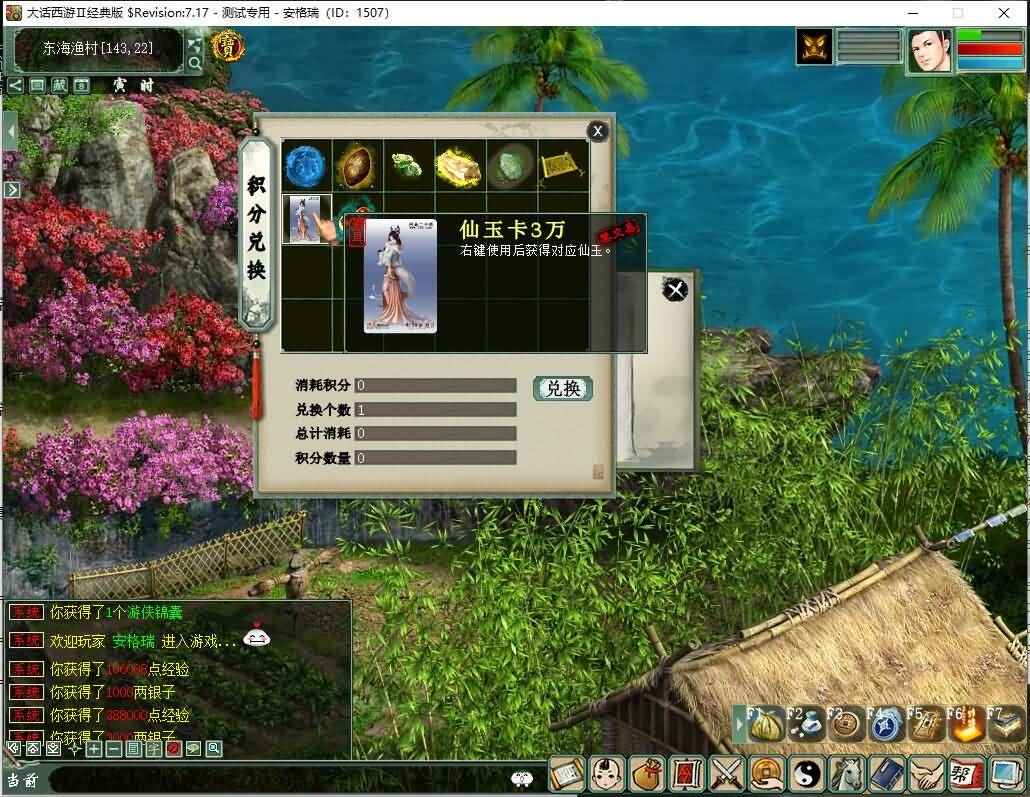Image resolution: width=1030 pixels, height=797 pixels.
Task: Open the golden 寶 treasure icon
Action: (228, 47)
